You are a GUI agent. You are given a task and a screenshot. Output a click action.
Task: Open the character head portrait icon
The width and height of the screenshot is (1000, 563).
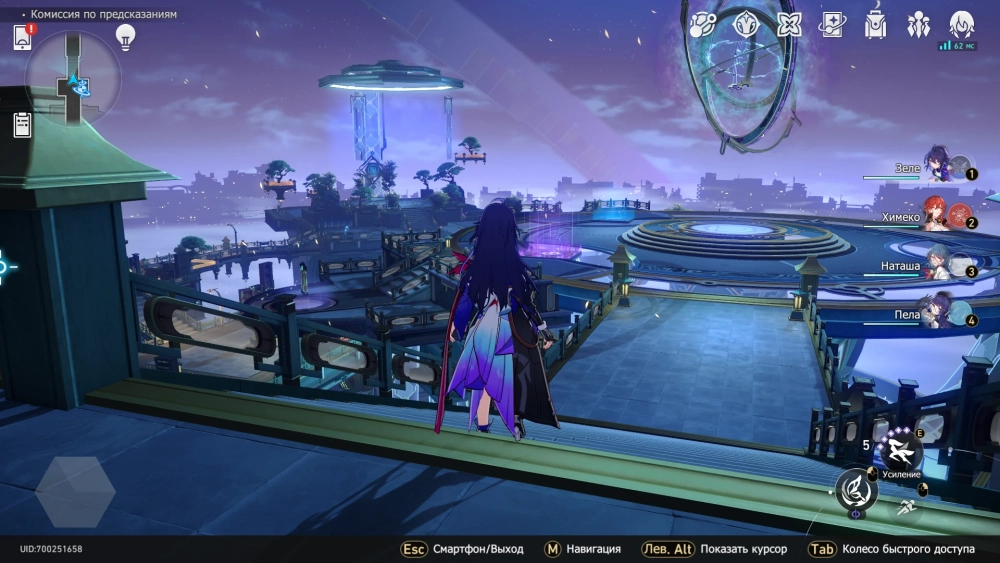pos(961,24)
